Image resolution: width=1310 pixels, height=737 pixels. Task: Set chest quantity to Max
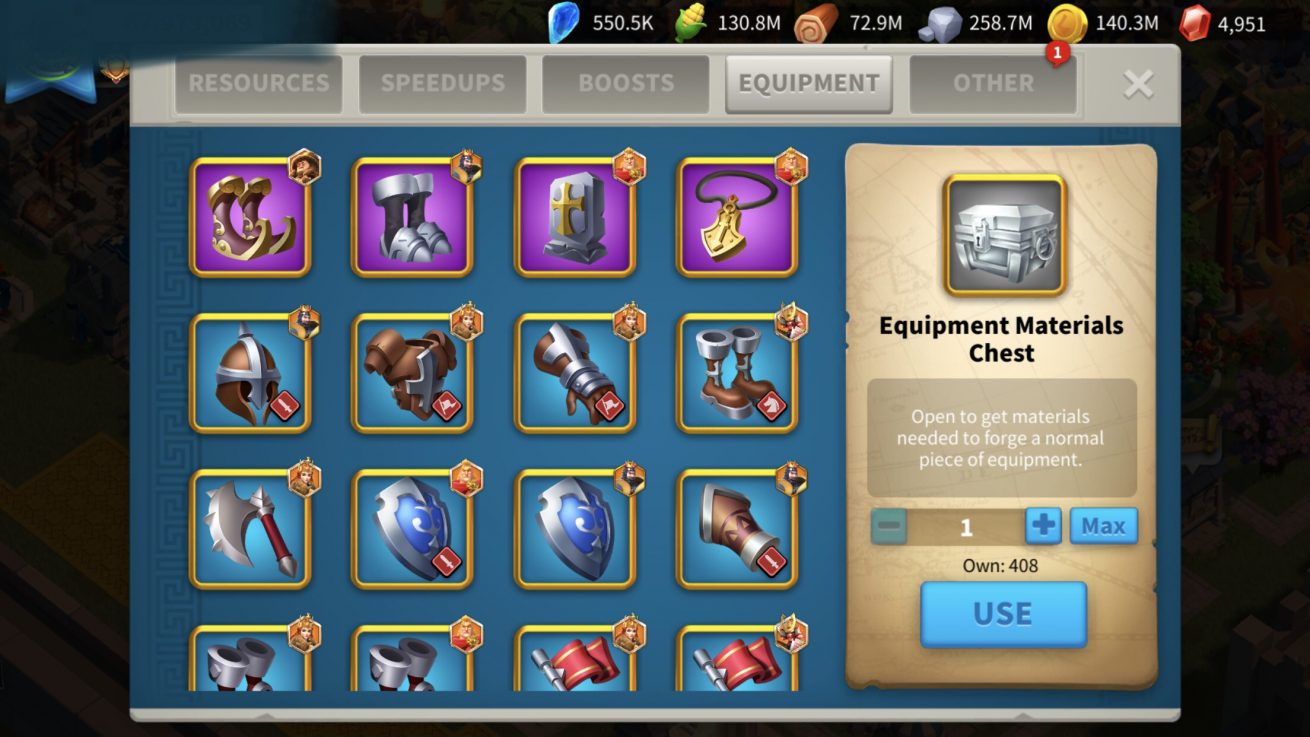click(x=1103, y=526)
